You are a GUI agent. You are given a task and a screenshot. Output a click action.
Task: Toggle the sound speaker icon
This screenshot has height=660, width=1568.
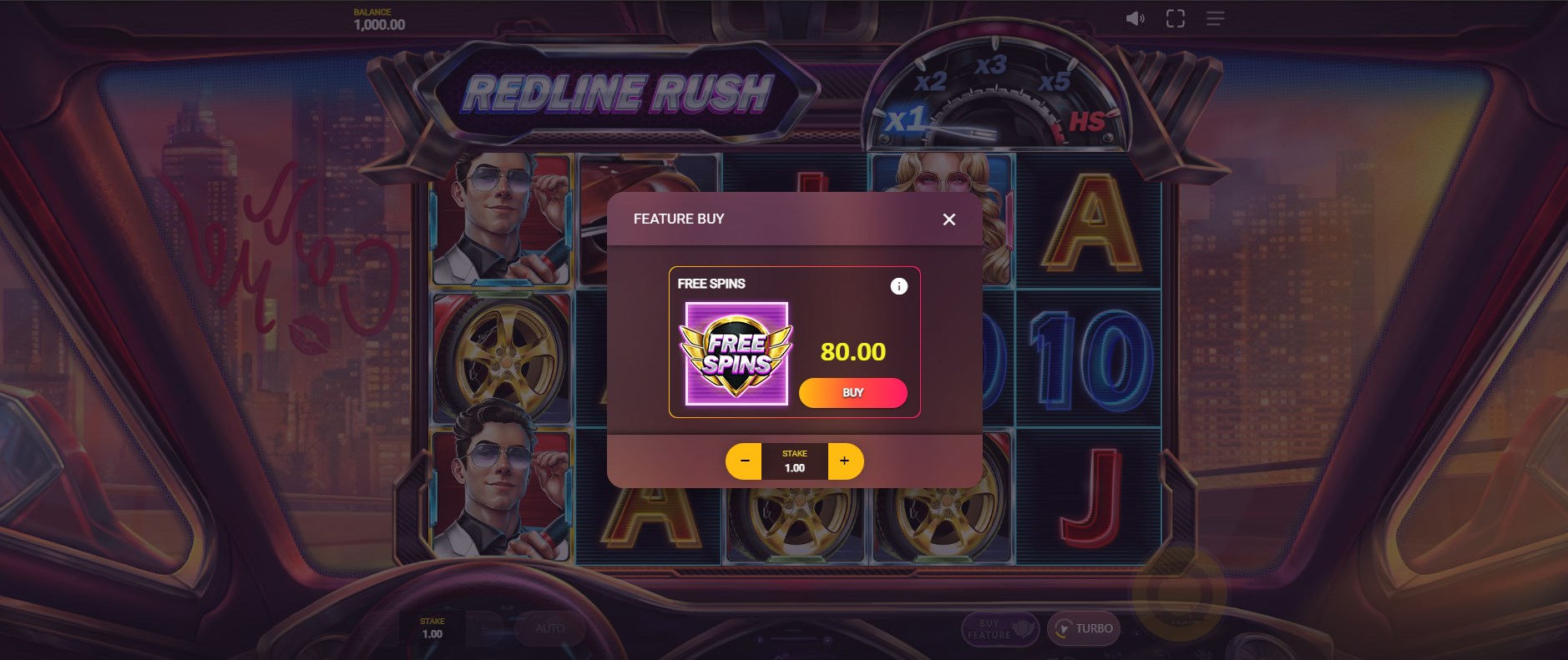1135,18
